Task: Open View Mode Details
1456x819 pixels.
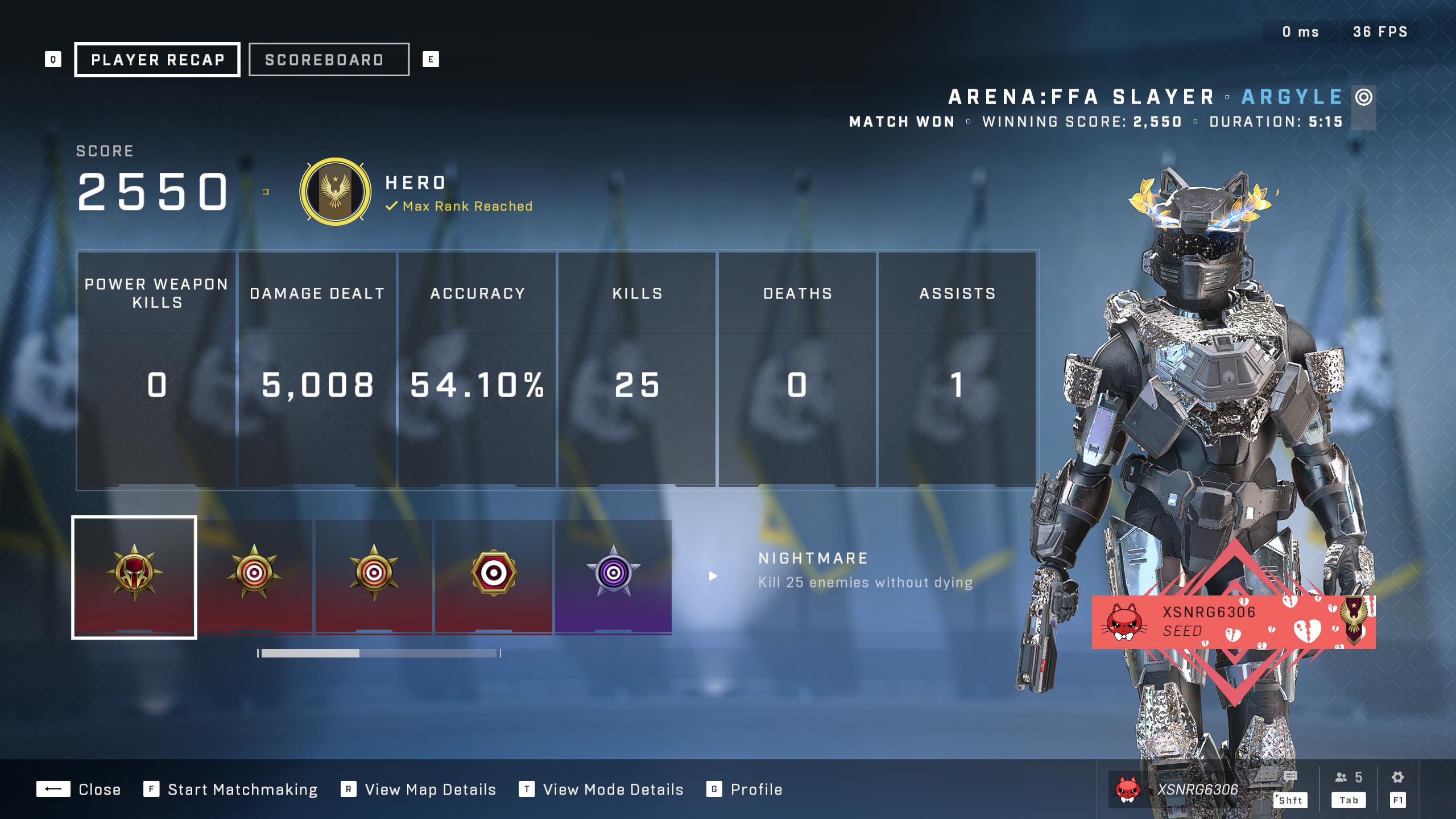Action: [601, 789]
